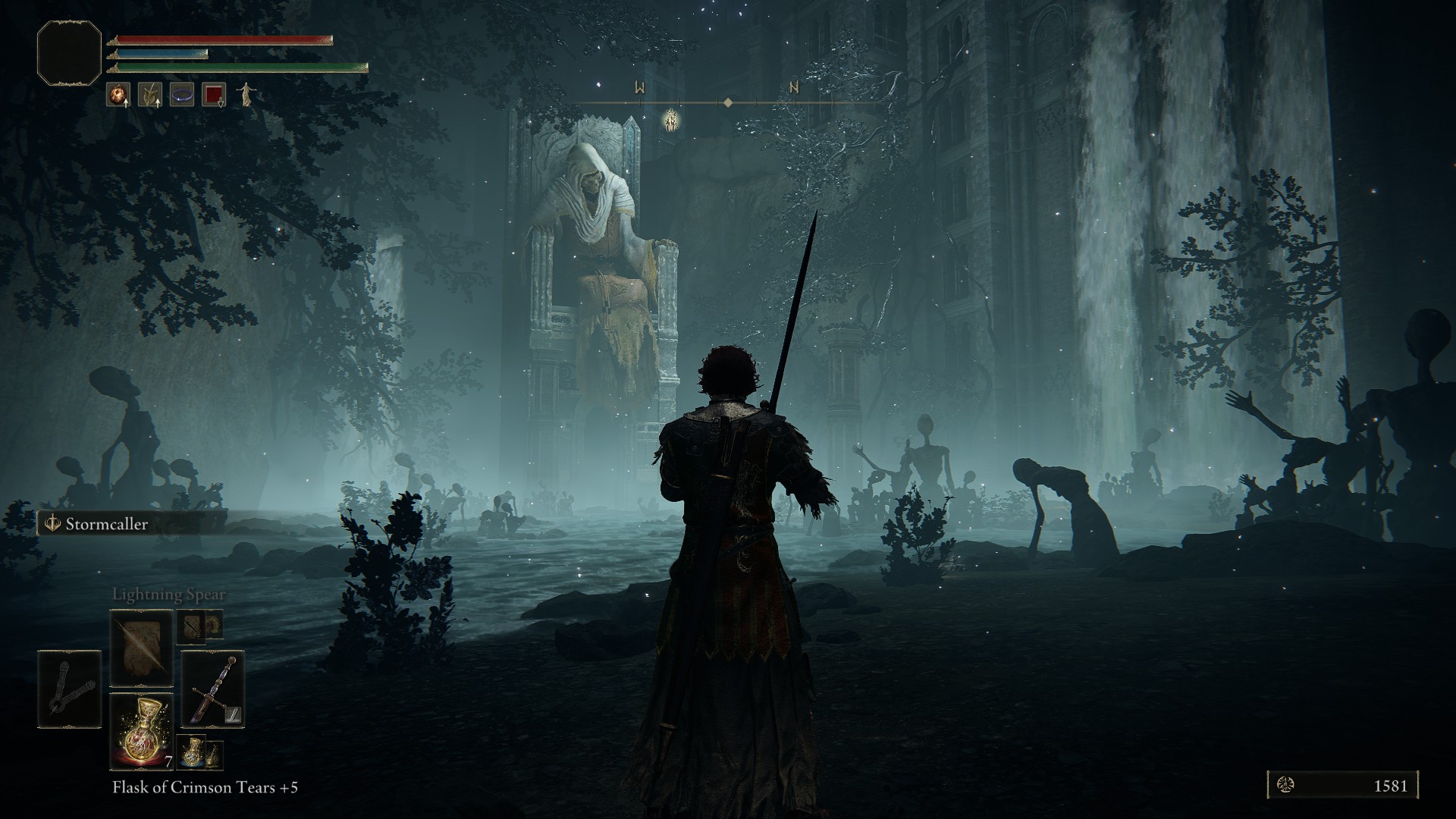Click the golden leaf buff icon

tap(150, 95)
